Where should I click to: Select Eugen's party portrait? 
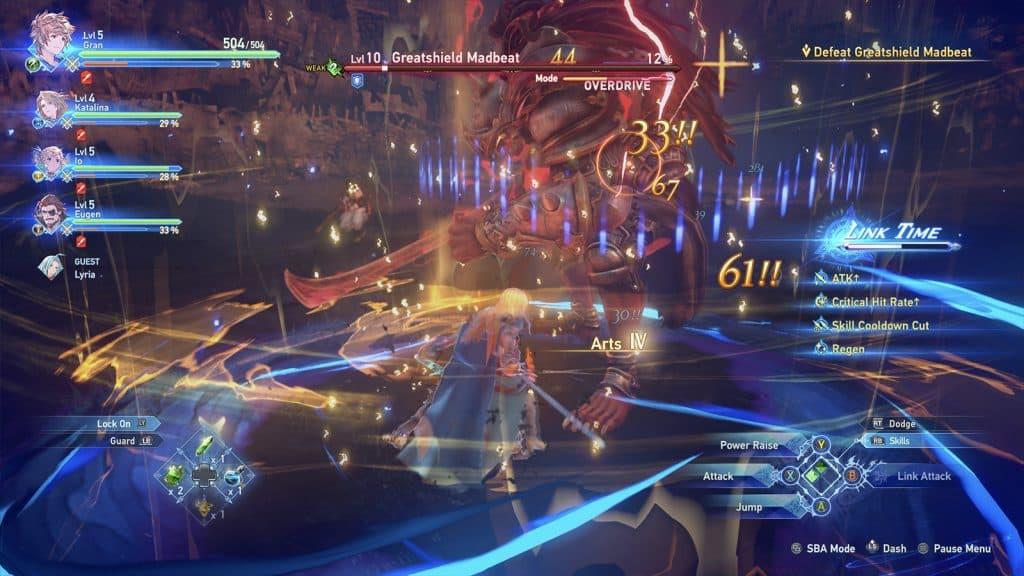pyautogui.click(x=50, y=213)
